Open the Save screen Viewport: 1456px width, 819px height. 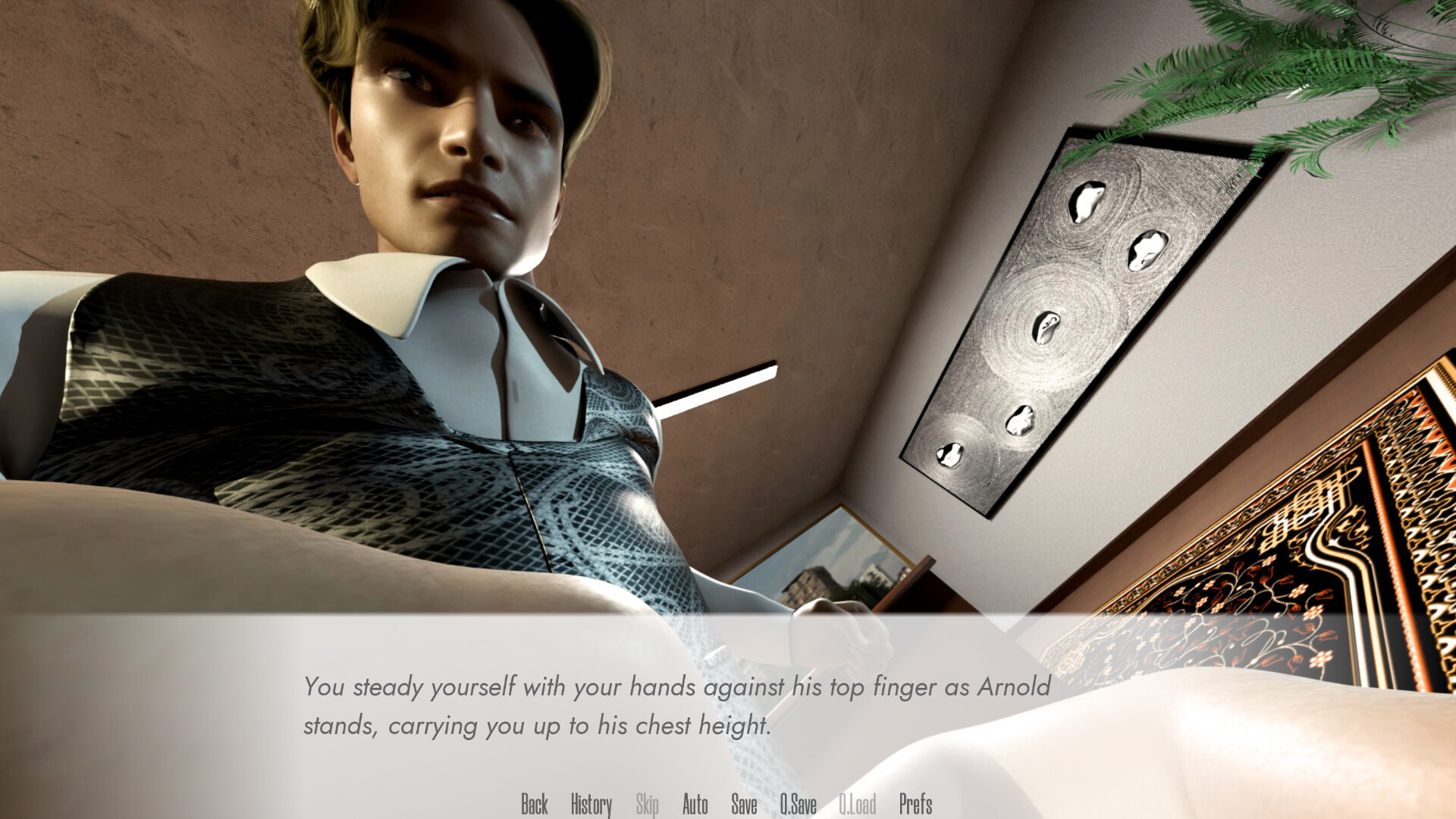[744, 805]
